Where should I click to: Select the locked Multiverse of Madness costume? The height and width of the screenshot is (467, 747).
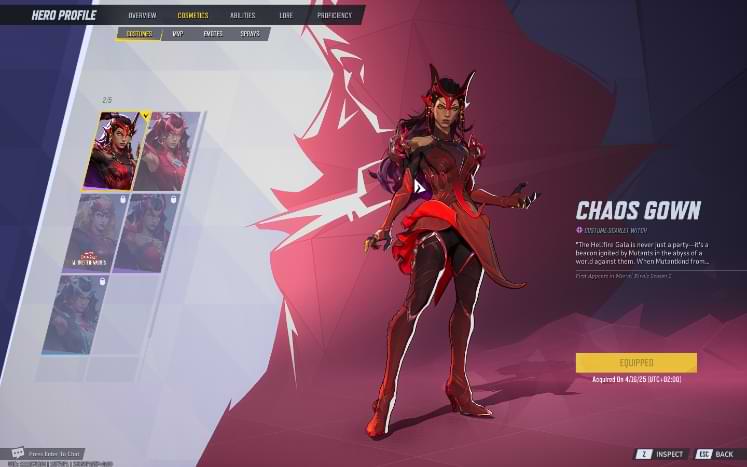pyautogui.click(x=96, y=232)
